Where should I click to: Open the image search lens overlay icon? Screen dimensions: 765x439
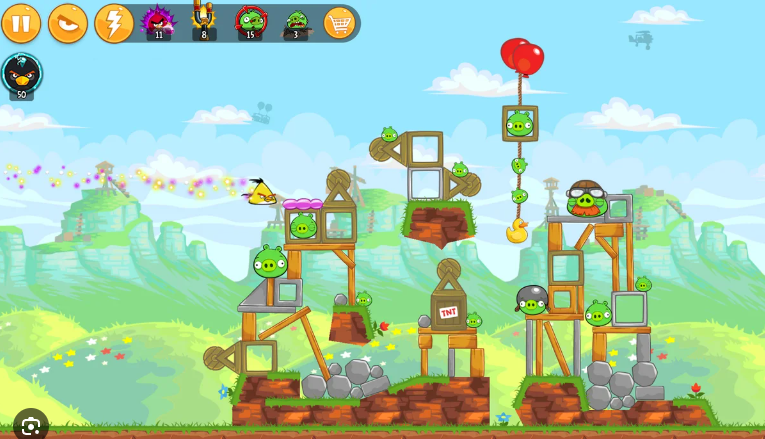coord(30,424)
